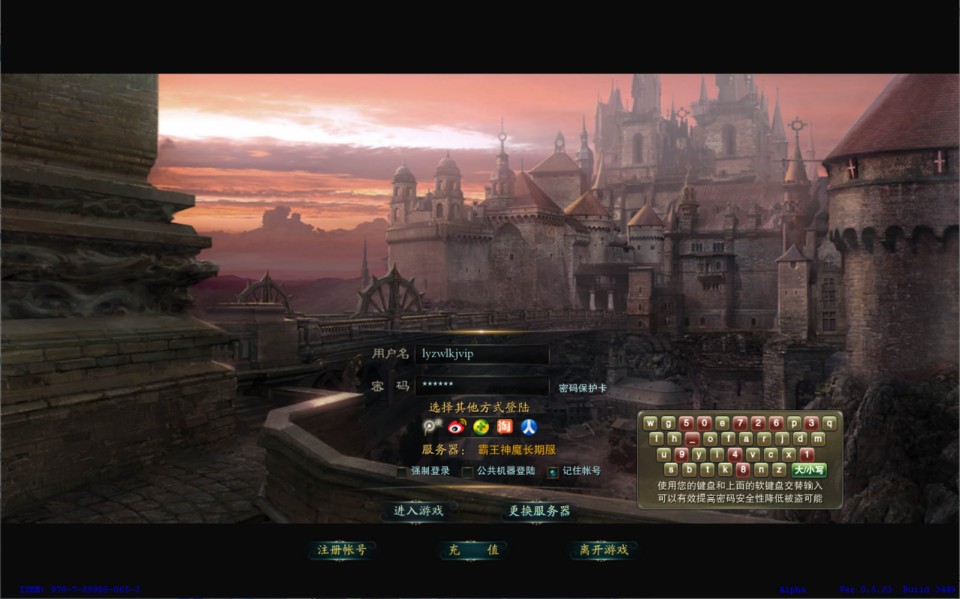Tap the 大/小写 caps toggle key

coord(808,469)
